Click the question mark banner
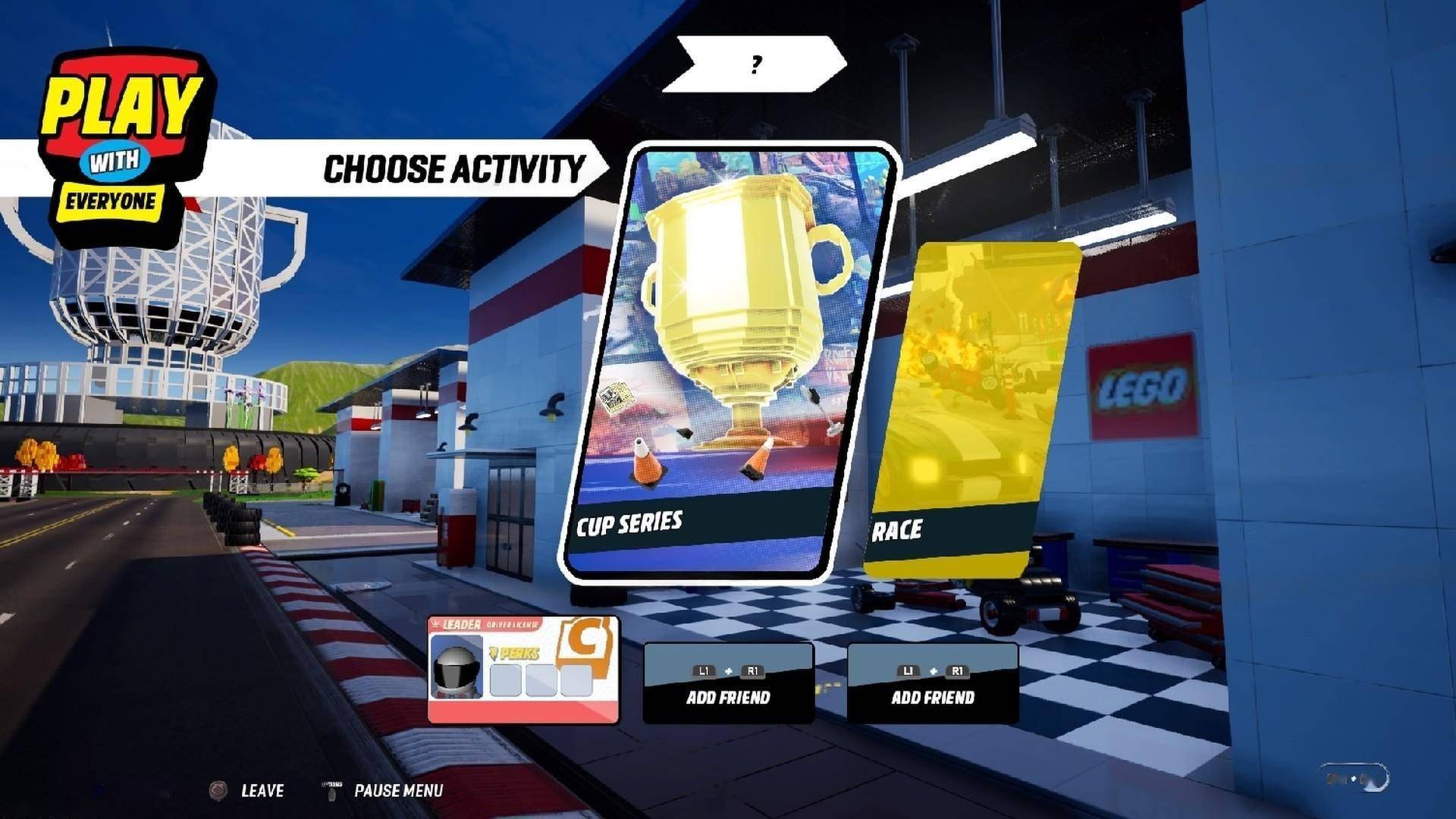This screenshot has width=1456, height=819. tap(755, 64)
